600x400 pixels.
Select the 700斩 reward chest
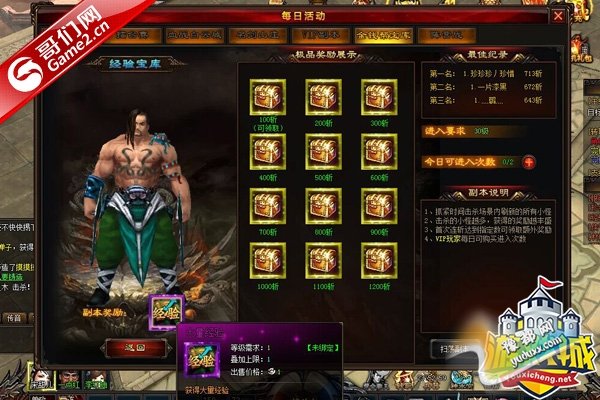(268, 207)
